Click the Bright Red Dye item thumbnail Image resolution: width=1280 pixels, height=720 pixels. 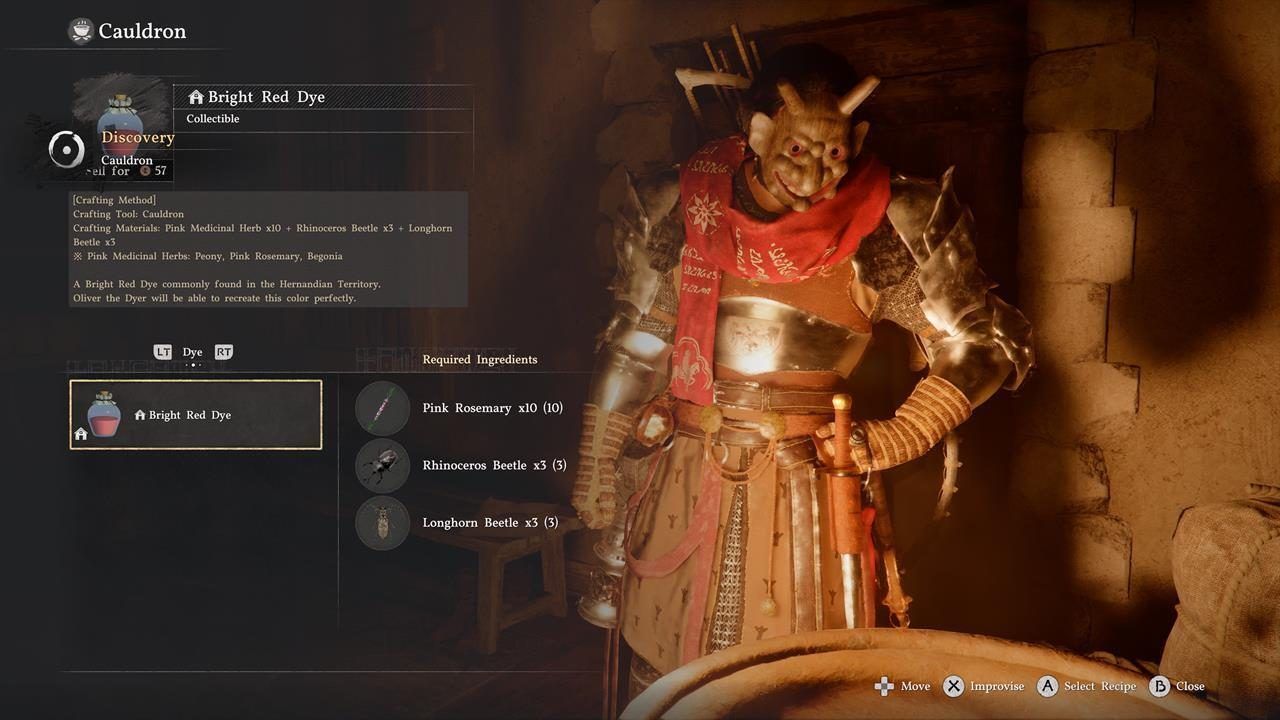(120, 118)
